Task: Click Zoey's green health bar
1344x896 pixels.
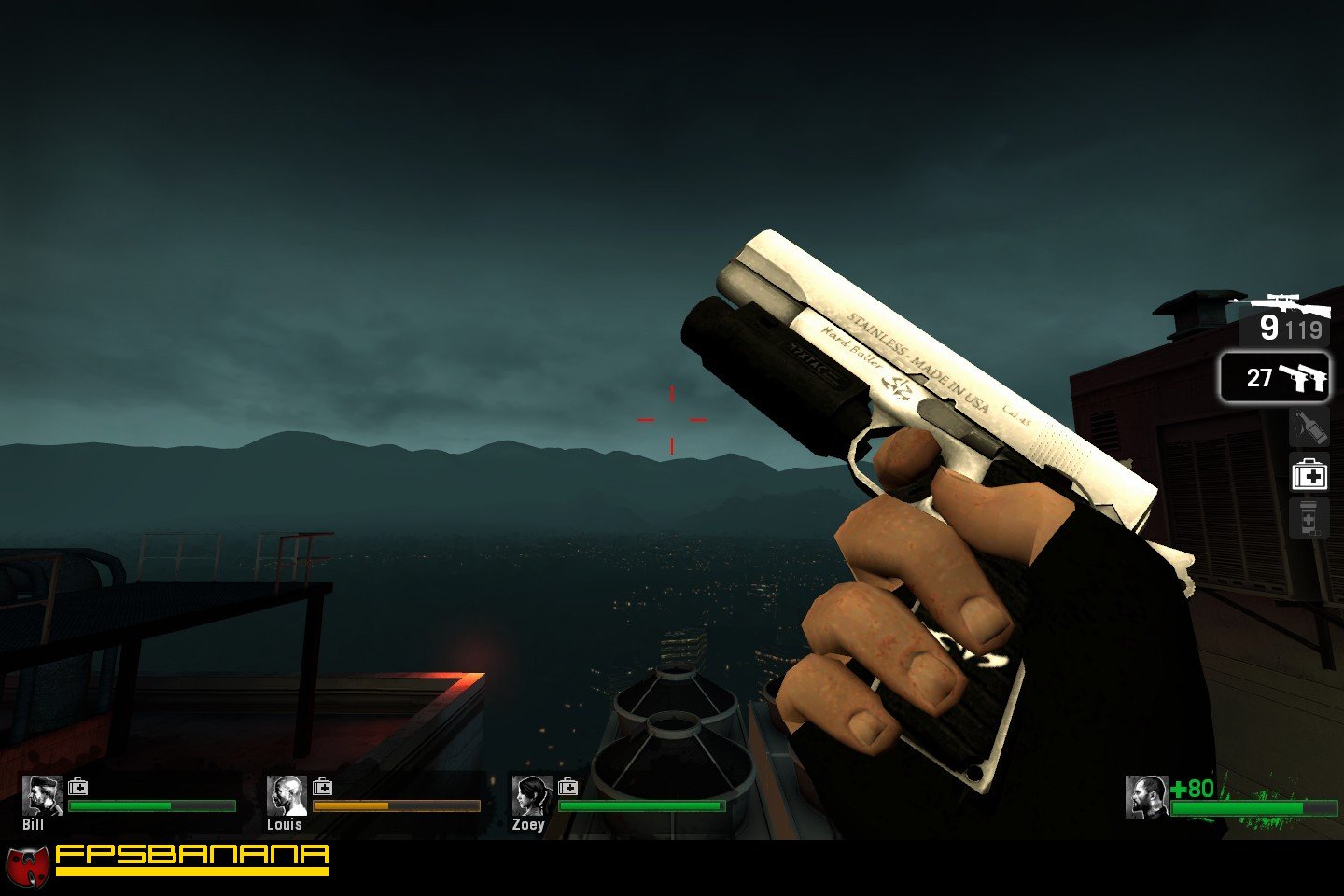Action: tap(644, 805)
